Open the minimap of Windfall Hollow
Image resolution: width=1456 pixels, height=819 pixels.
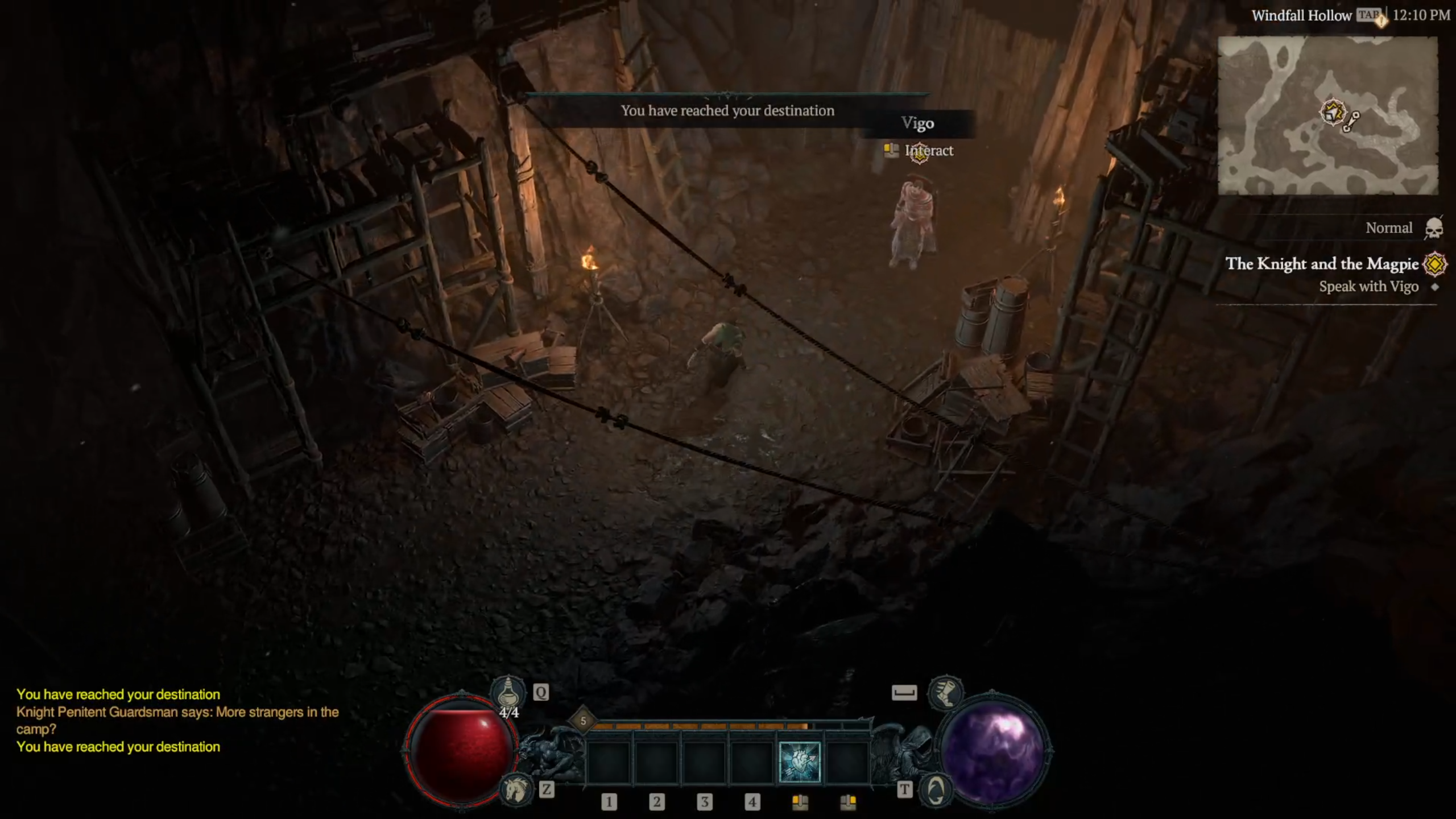click(1327, 115)
